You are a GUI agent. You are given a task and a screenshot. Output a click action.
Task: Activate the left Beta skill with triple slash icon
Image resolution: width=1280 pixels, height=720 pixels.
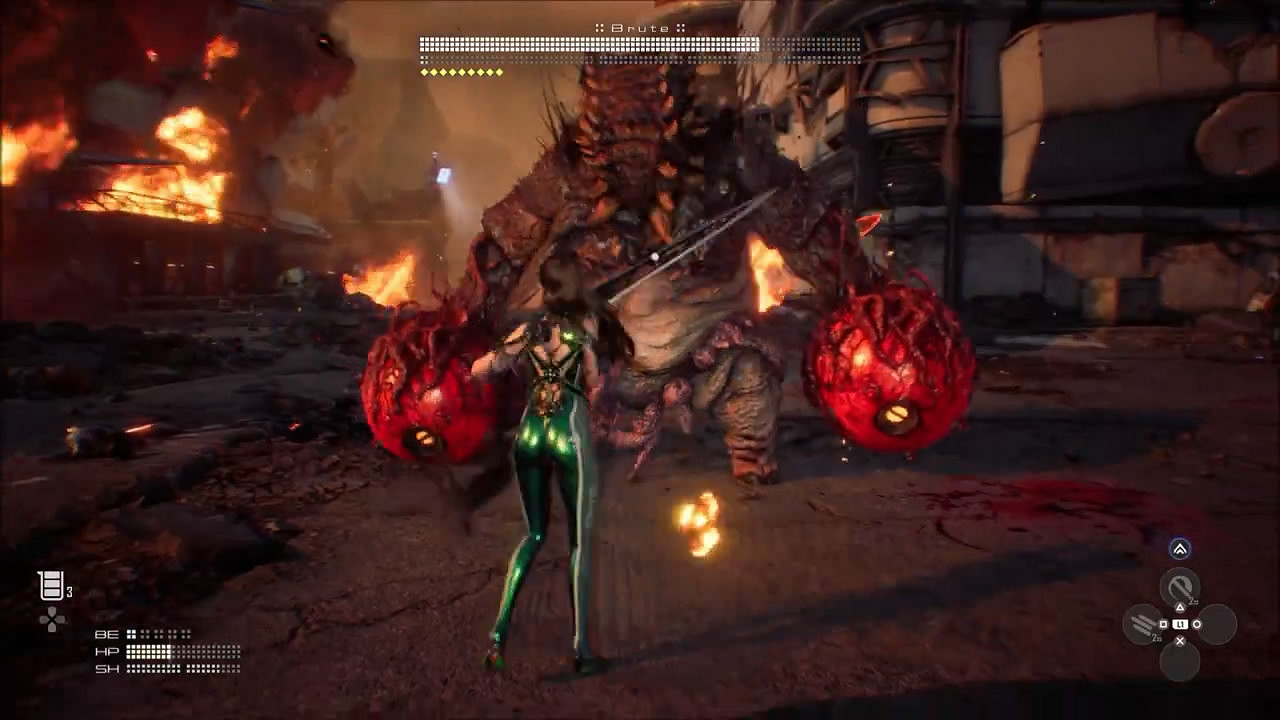[1142, 625]
